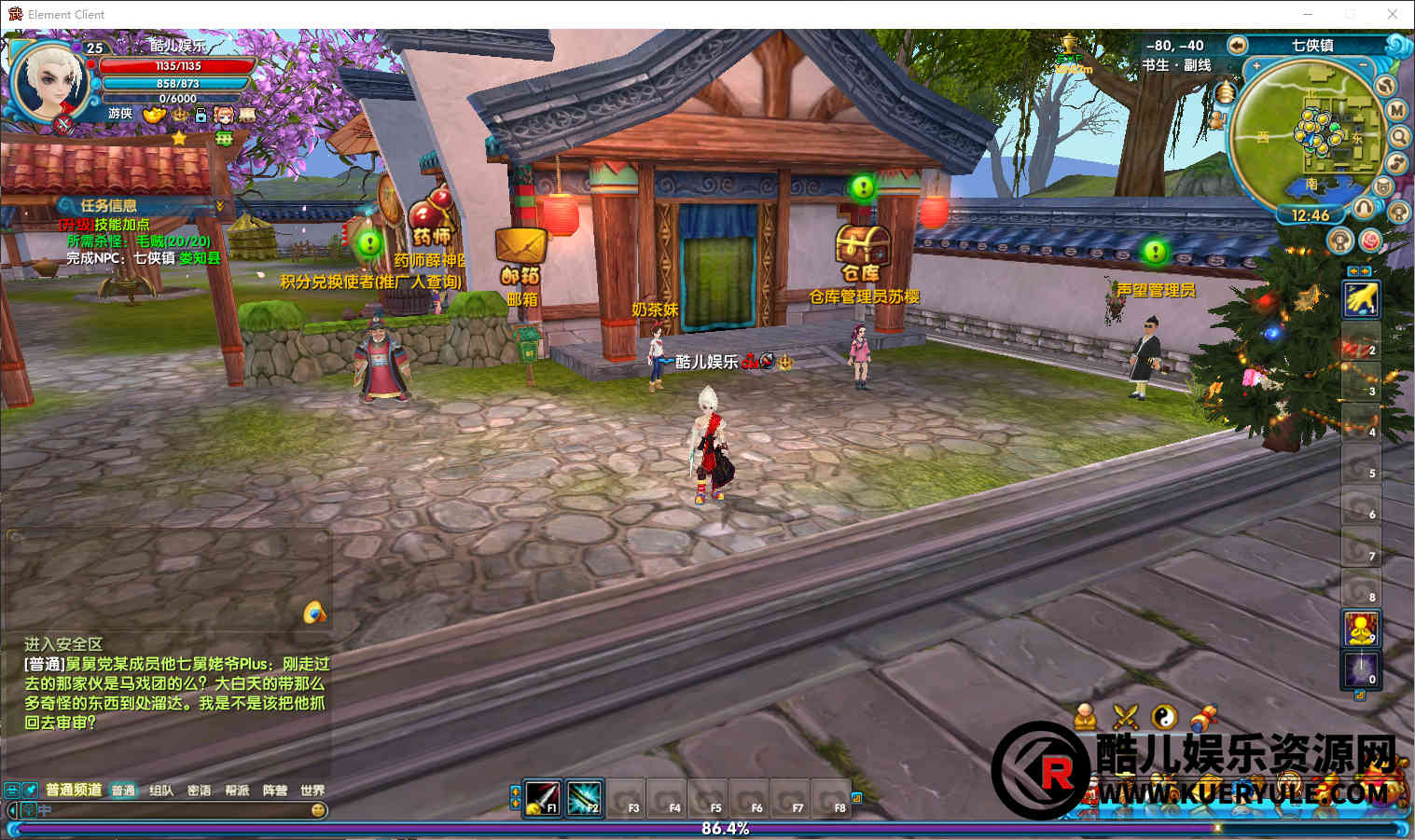
Task: Activate the F2 blue slash skill
Action: tap(585, 797)
